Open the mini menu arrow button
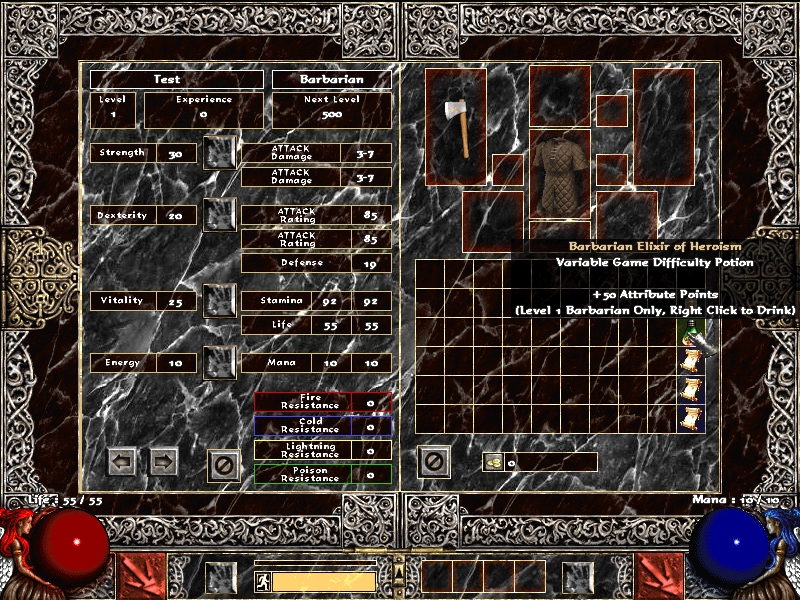 click(399, 572)
